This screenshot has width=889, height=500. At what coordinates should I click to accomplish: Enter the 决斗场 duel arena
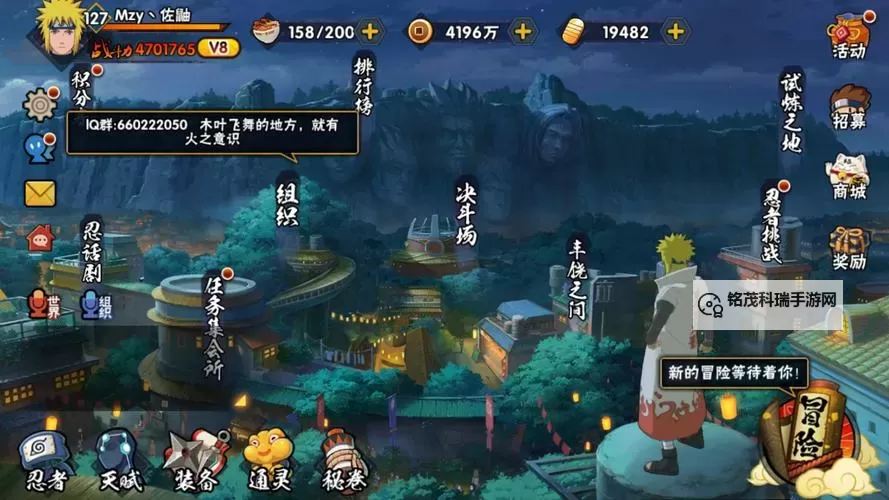click(466, 213)
